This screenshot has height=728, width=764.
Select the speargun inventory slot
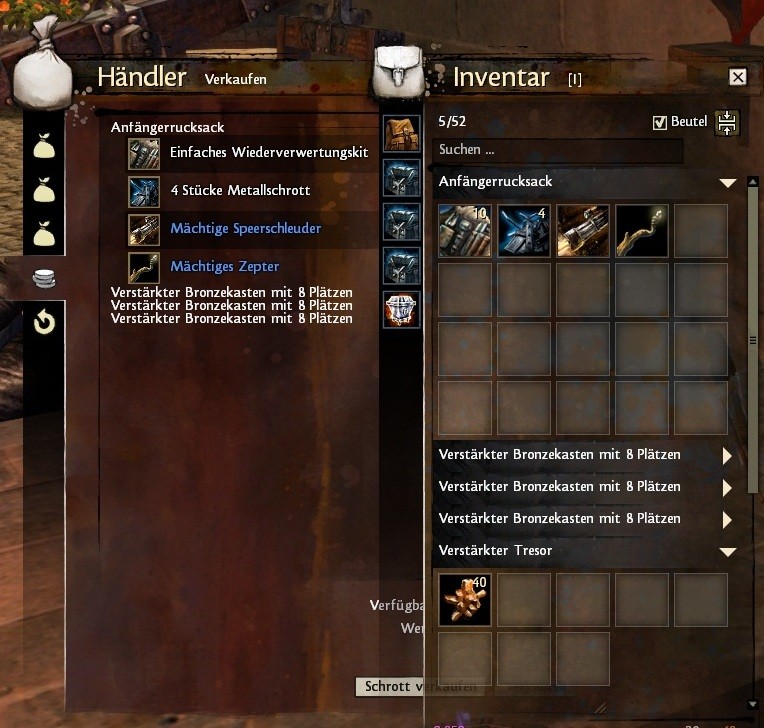click(583, 231)
